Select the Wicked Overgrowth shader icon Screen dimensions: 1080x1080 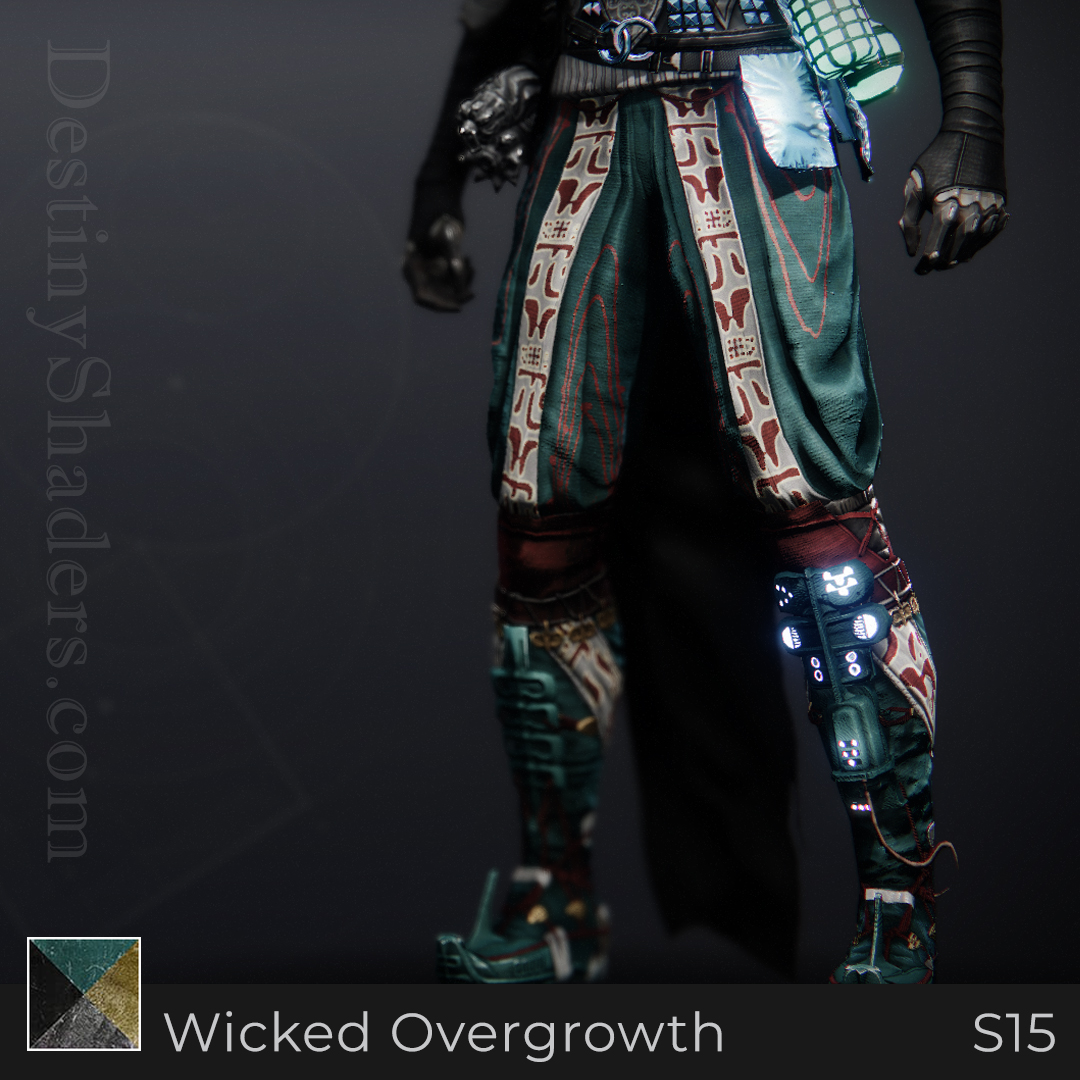pos(84,993)
